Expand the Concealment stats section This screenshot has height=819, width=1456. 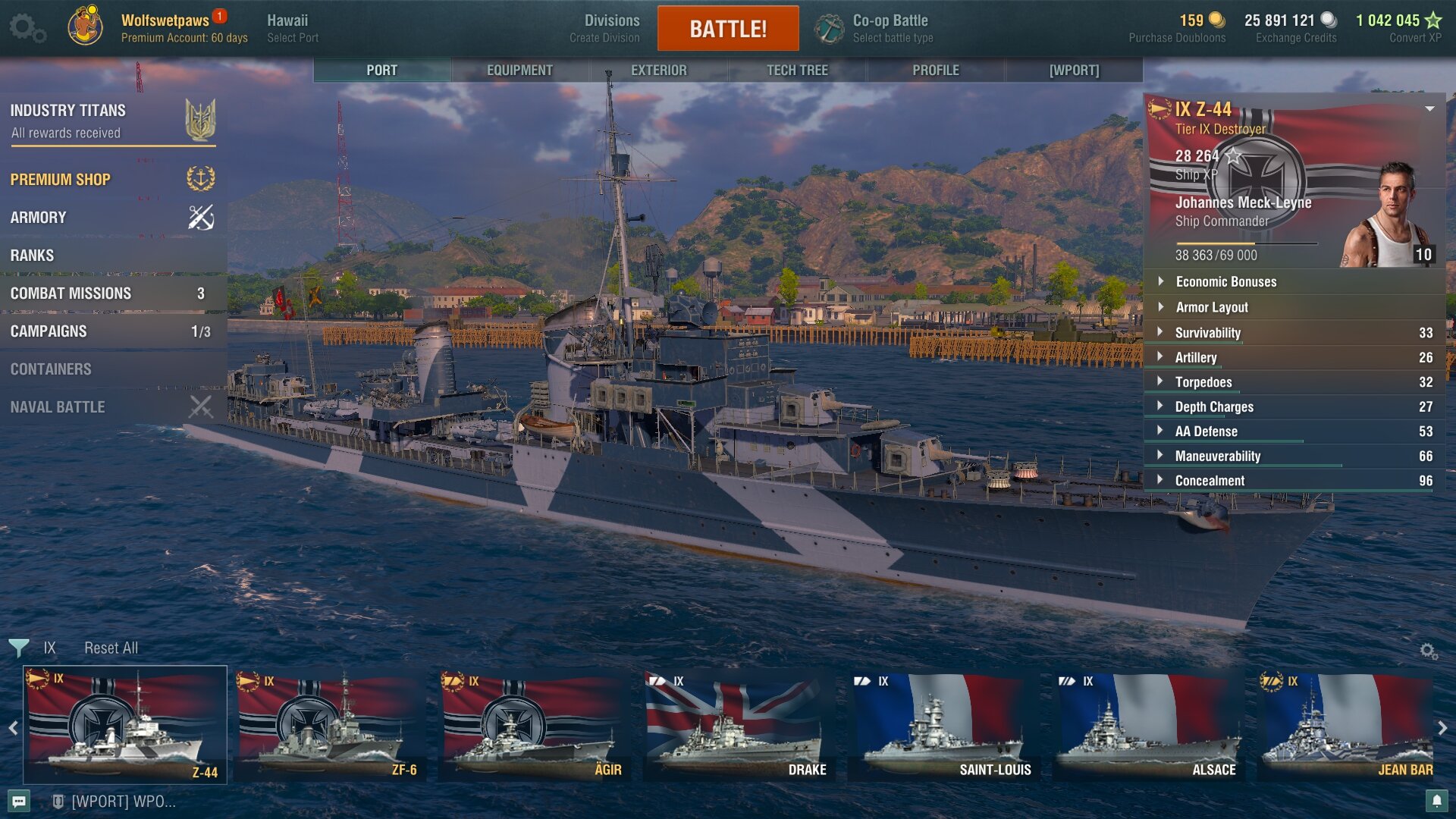click(x=1210, y=481)
